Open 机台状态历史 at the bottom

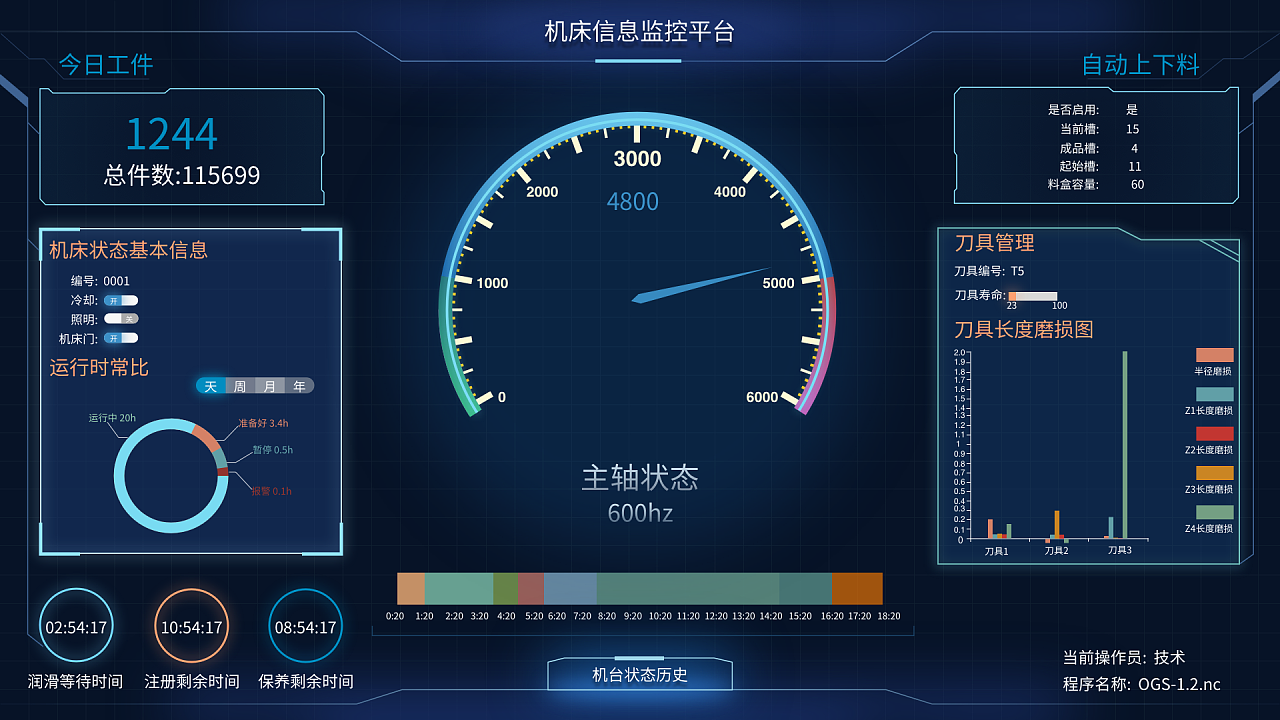pyautogui.click(x=639, y=674)
